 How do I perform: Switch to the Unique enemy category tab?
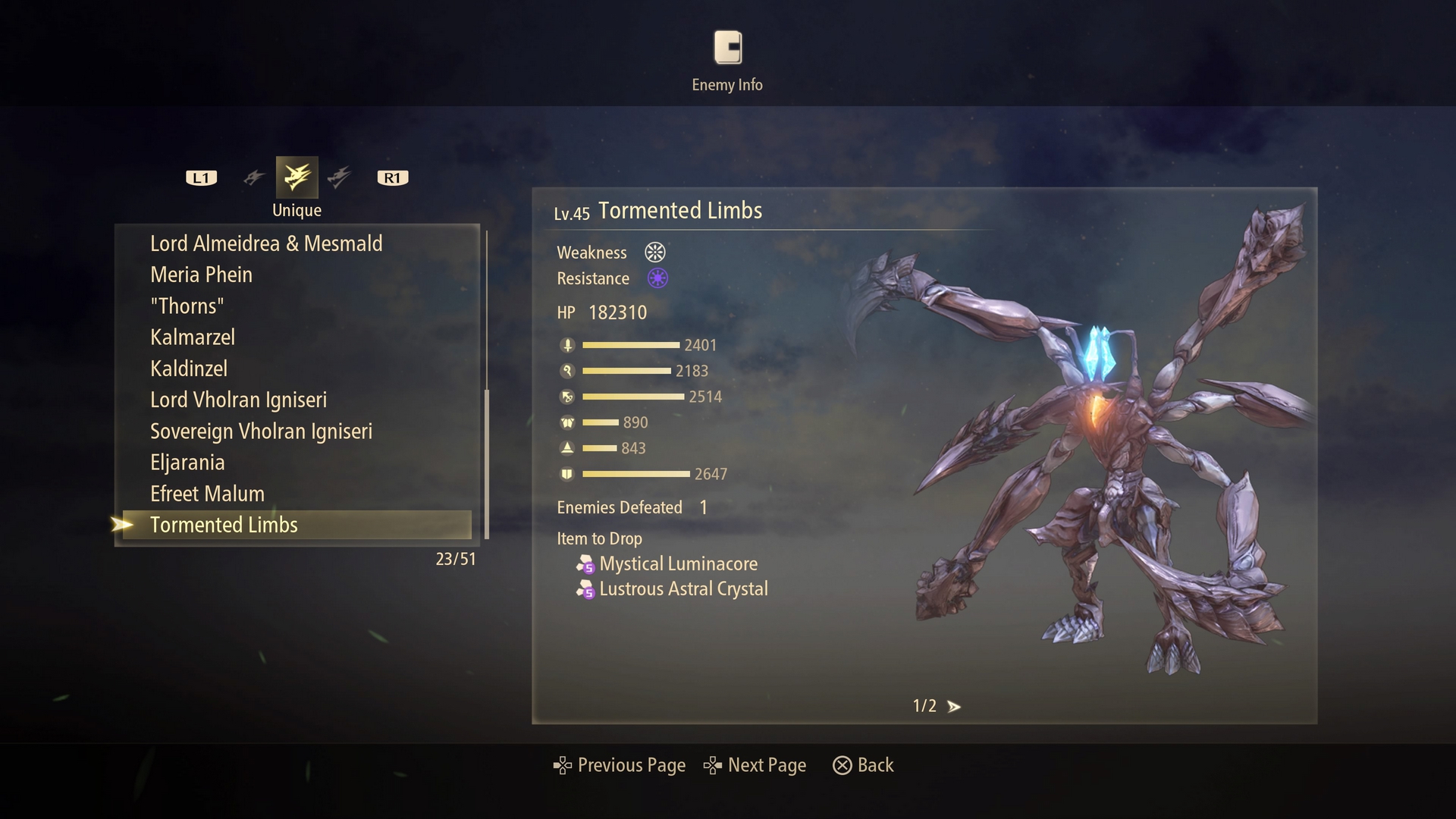(x=297, y=177)
